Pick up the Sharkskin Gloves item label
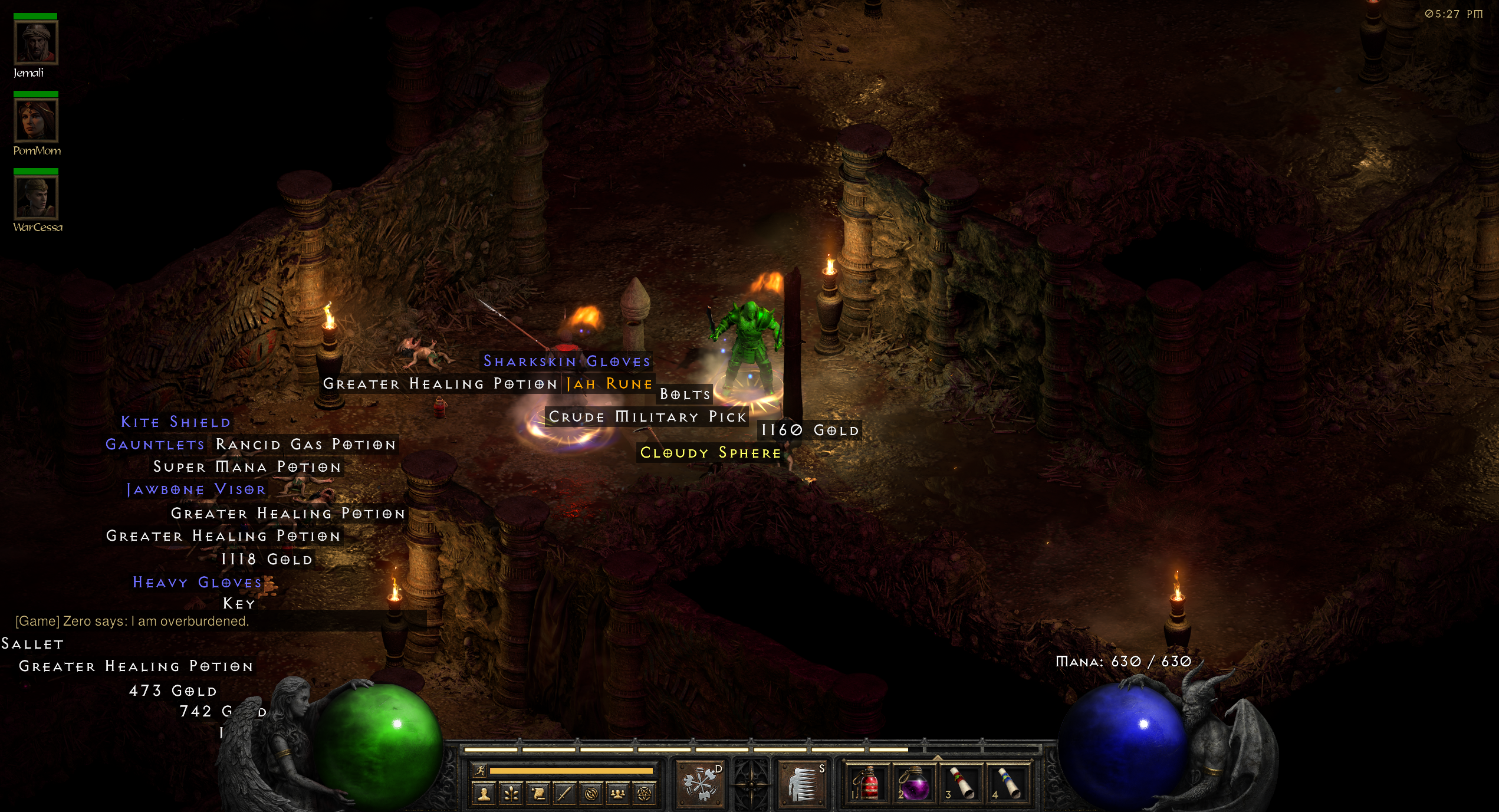The image size is (1499, 812). click(567, 361)
